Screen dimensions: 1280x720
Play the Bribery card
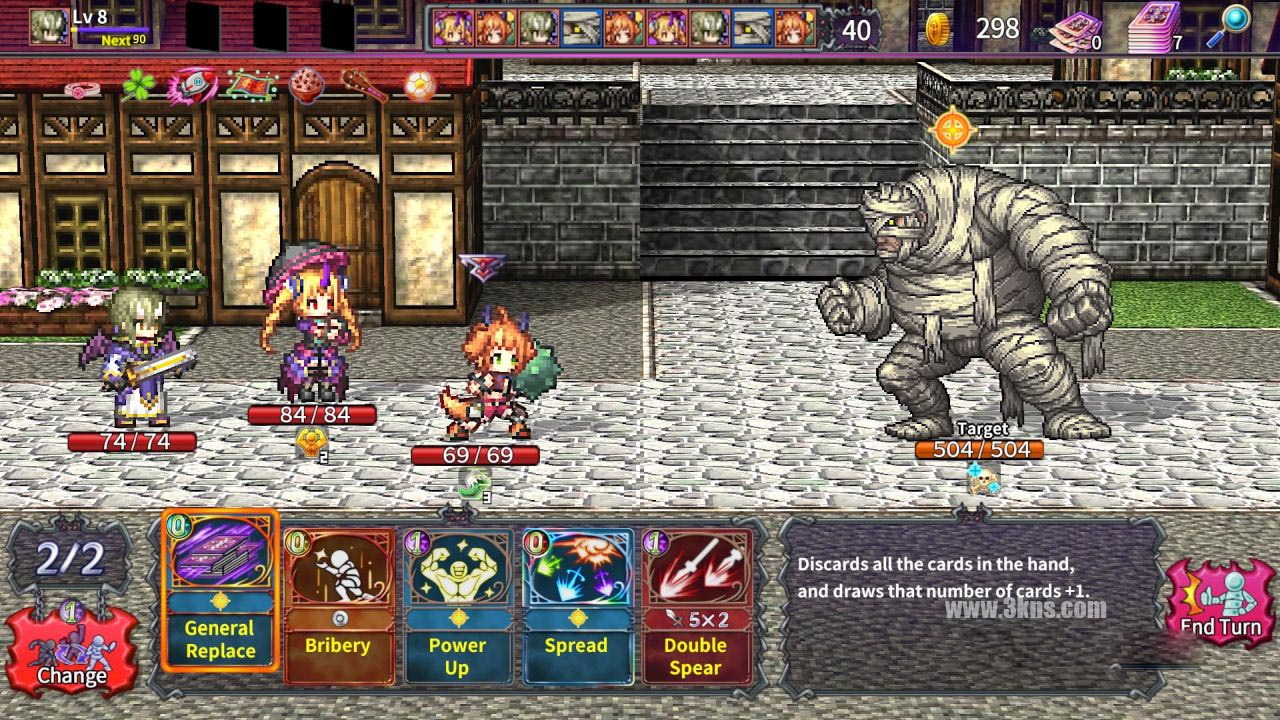click(x=338, y=605)
